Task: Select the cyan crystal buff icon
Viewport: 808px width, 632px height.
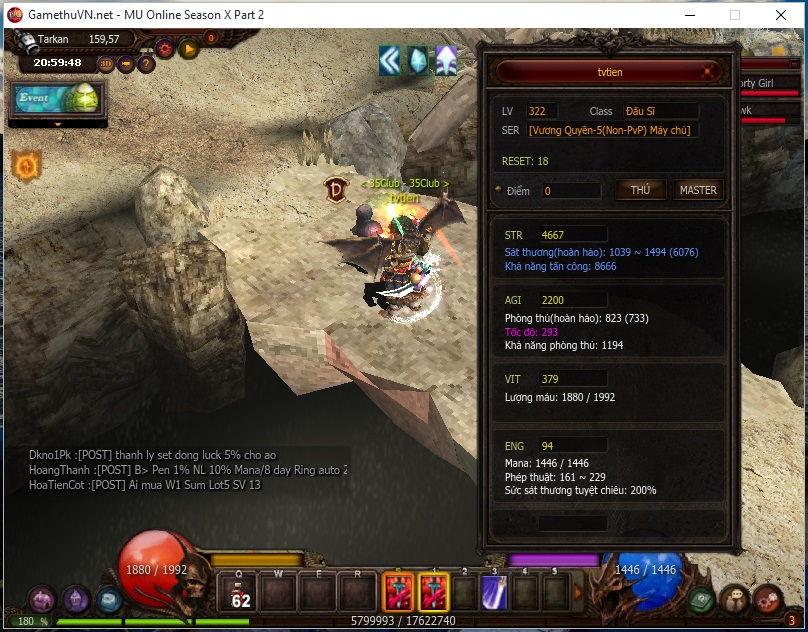Action: (417, 61)
